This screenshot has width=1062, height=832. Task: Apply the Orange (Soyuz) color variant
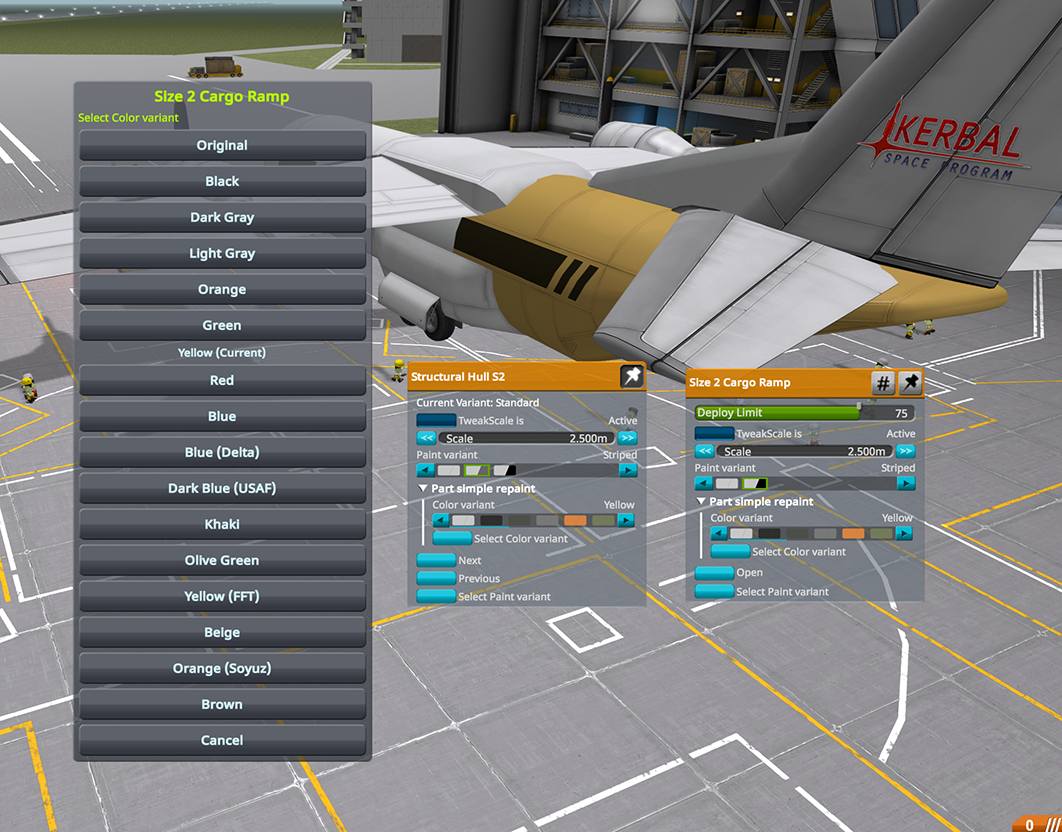click(222, 668)
